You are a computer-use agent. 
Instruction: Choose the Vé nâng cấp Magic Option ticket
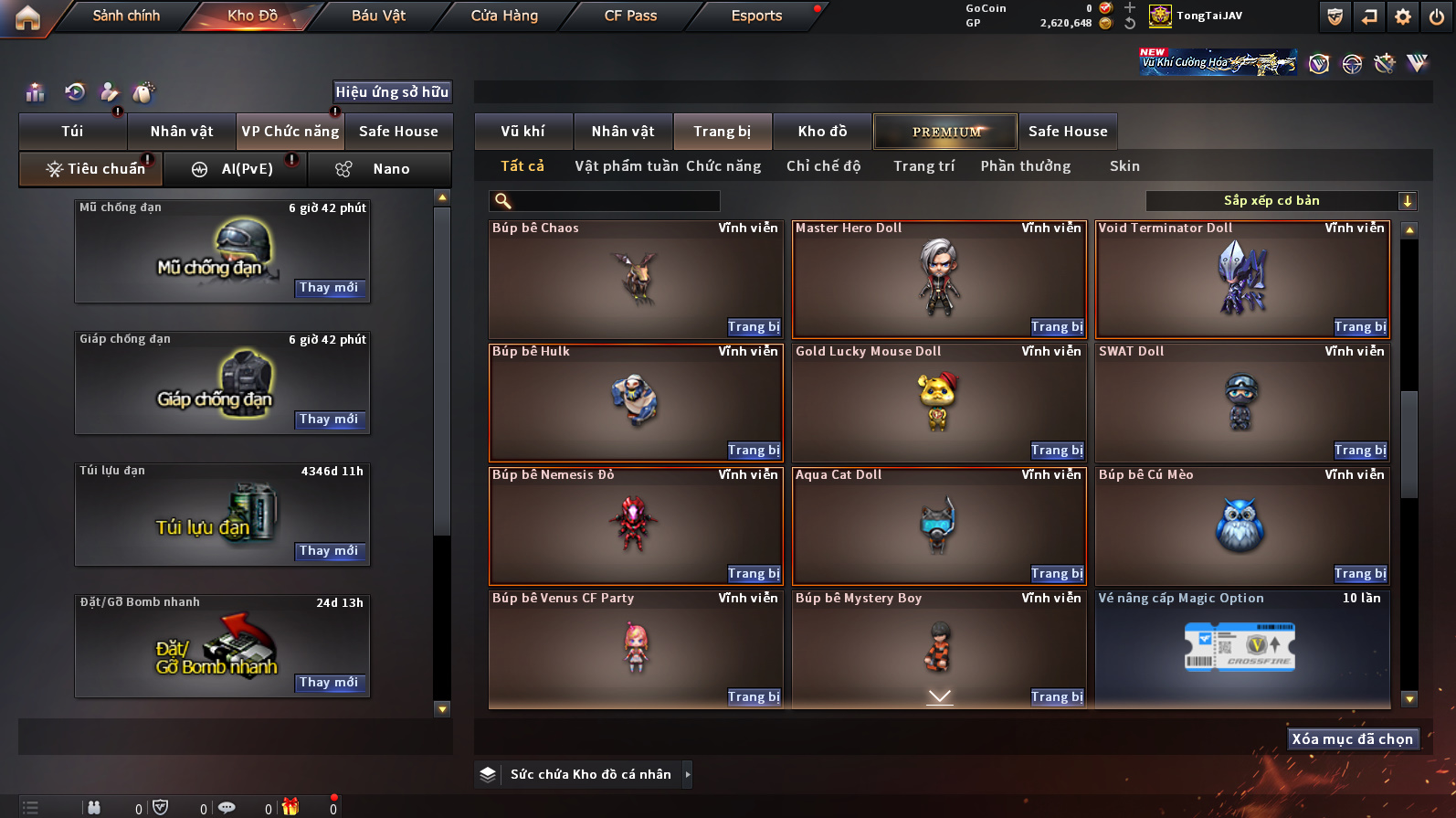(x=1242, y=649)
